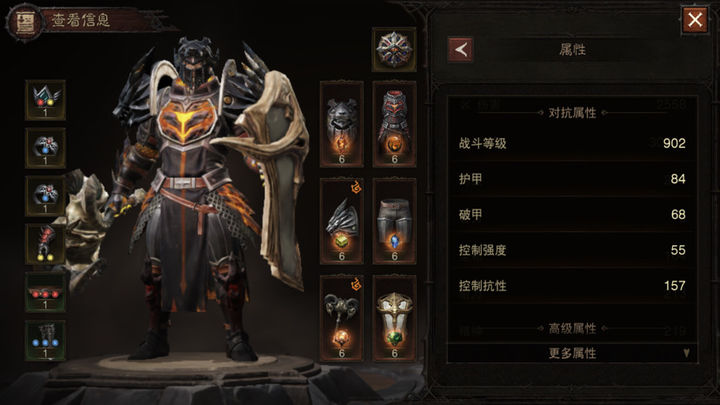Screen dimensions: 720x405
Task: Select the bone shield off-hand slot
Action: click(x=394, y=317)
